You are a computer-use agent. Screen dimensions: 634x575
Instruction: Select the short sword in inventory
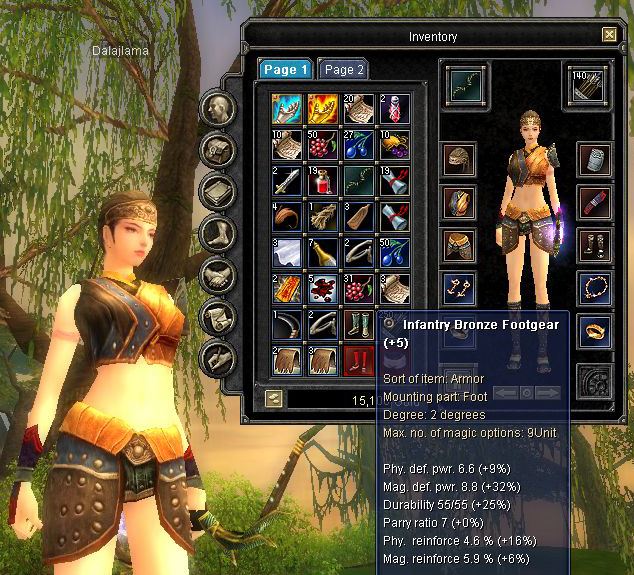click(287, 181)
